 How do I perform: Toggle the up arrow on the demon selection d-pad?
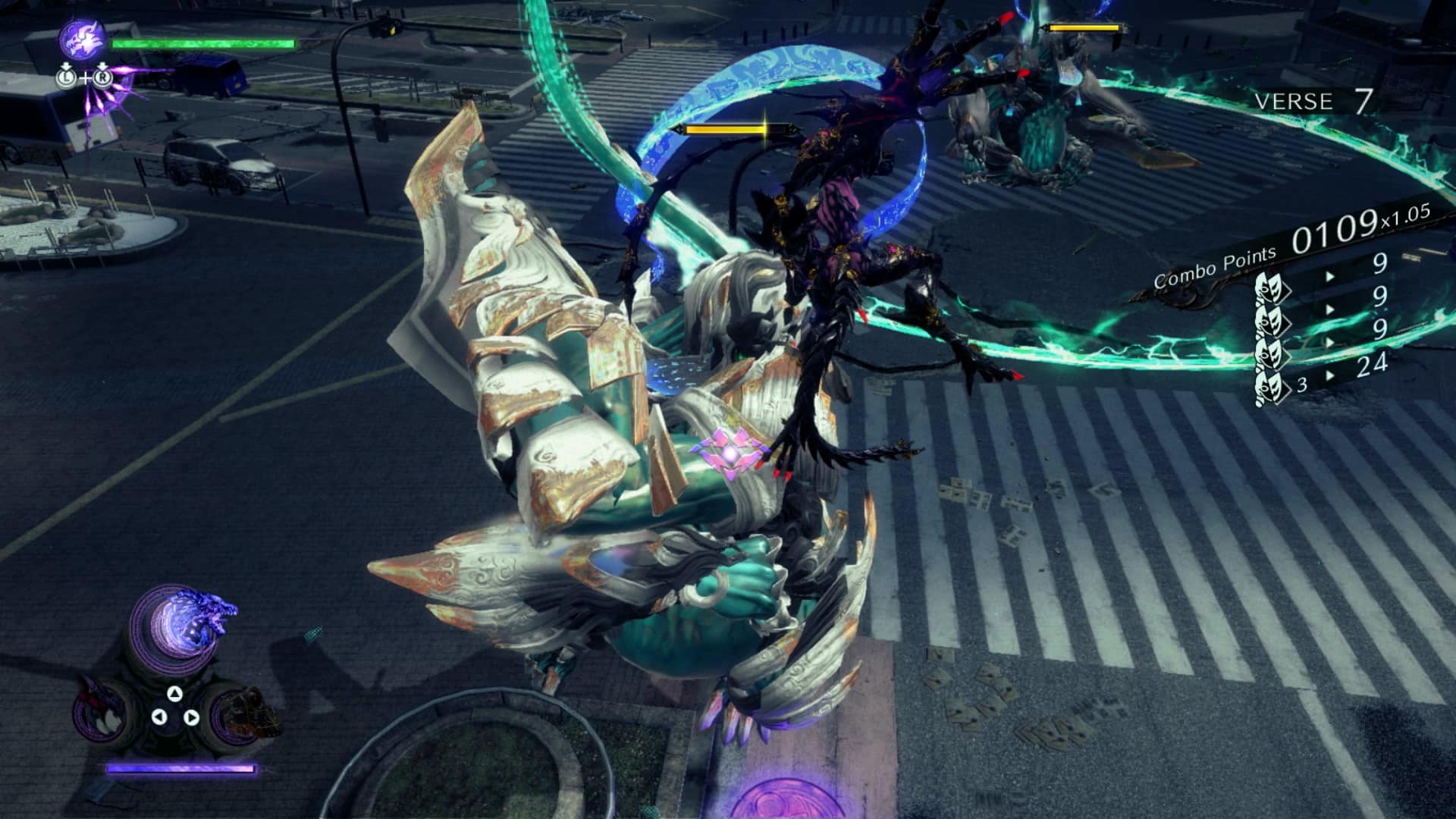click(x=175, y=695)
